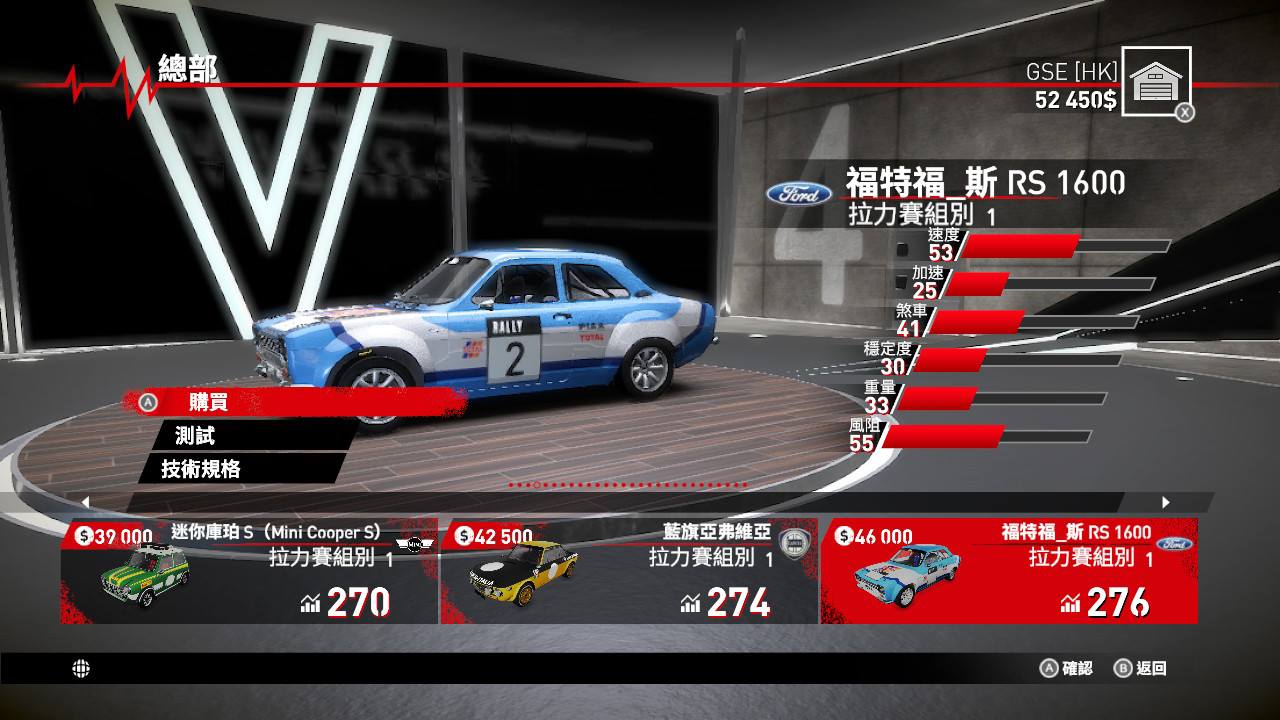This screenshot has width=1280, height=720.
Task: Show next cars with the right arrow
Action: tap(1165, 502)
